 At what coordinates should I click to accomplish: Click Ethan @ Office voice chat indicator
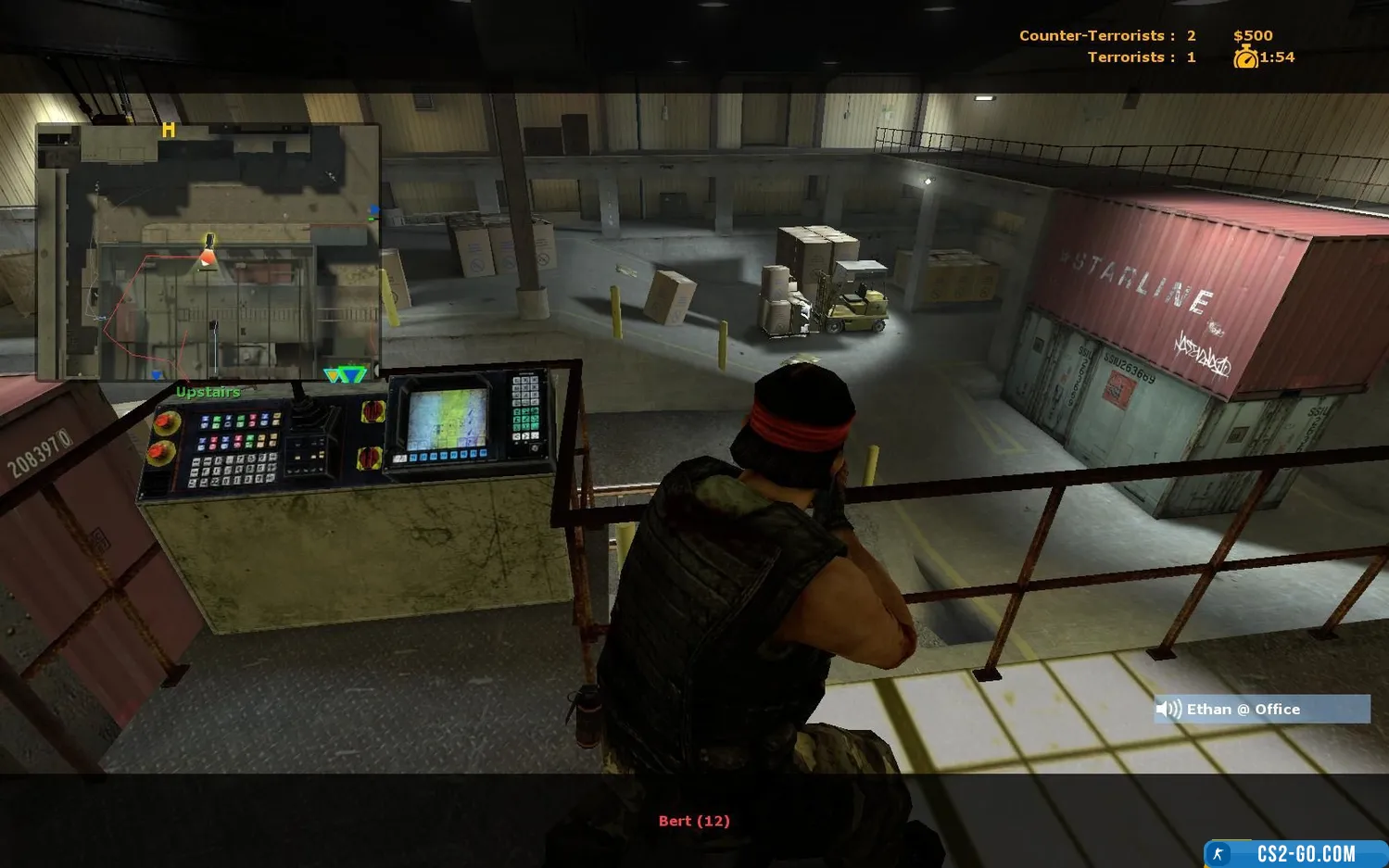[x=1261, y=709]
